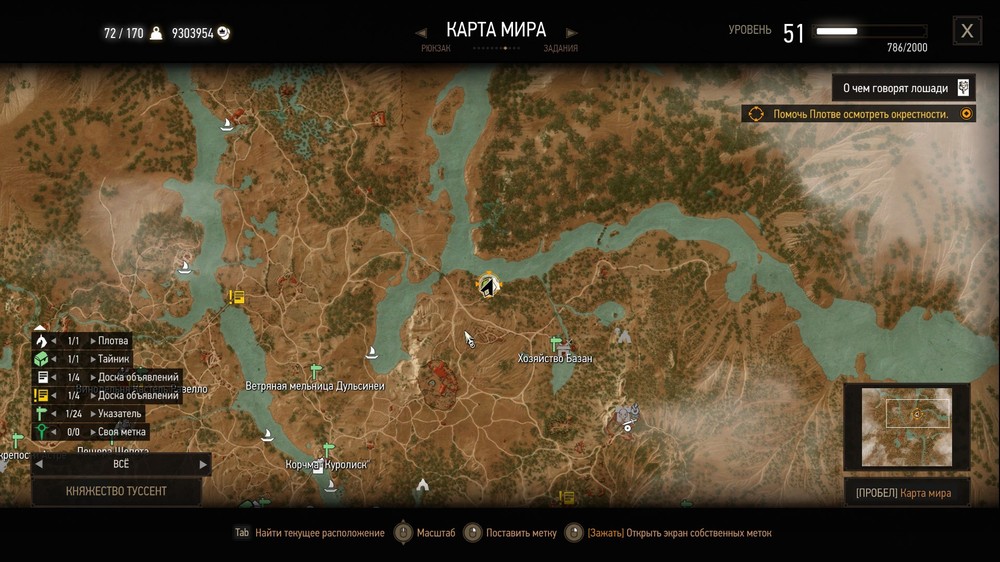This screenshot has height=562, width=1000.
Task: Close the world map with the X button
Action: click(966, 31)
